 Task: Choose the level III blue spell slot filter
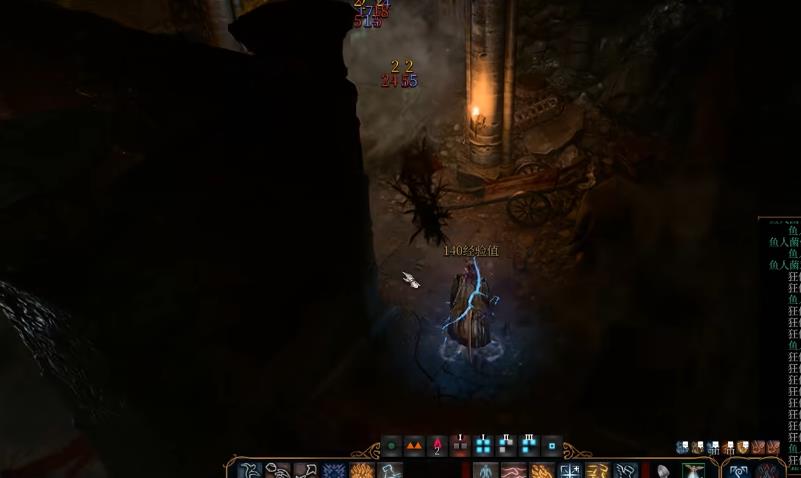click(529, 446)
